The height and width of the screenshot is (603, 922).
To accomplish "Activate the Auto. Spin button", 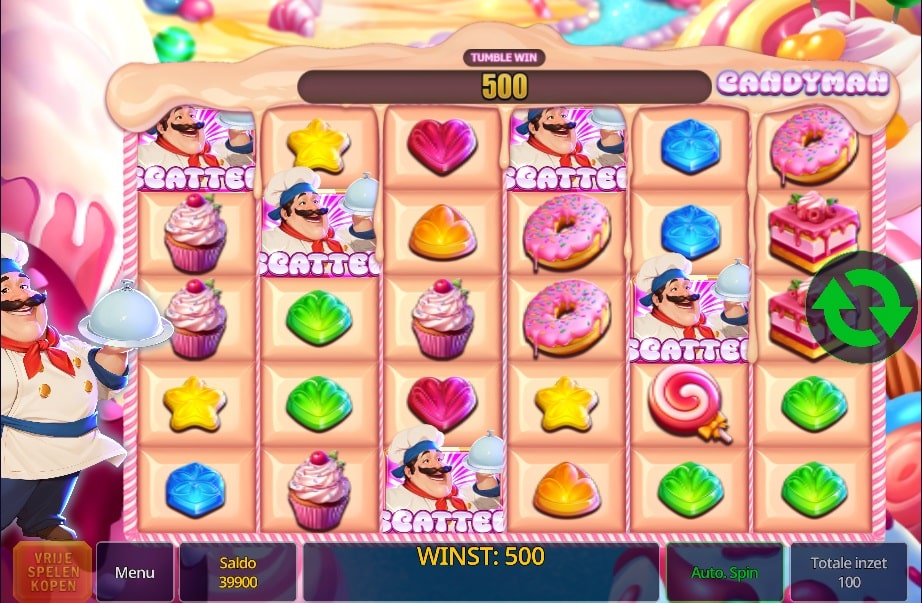I will click(x=725, y=573).
